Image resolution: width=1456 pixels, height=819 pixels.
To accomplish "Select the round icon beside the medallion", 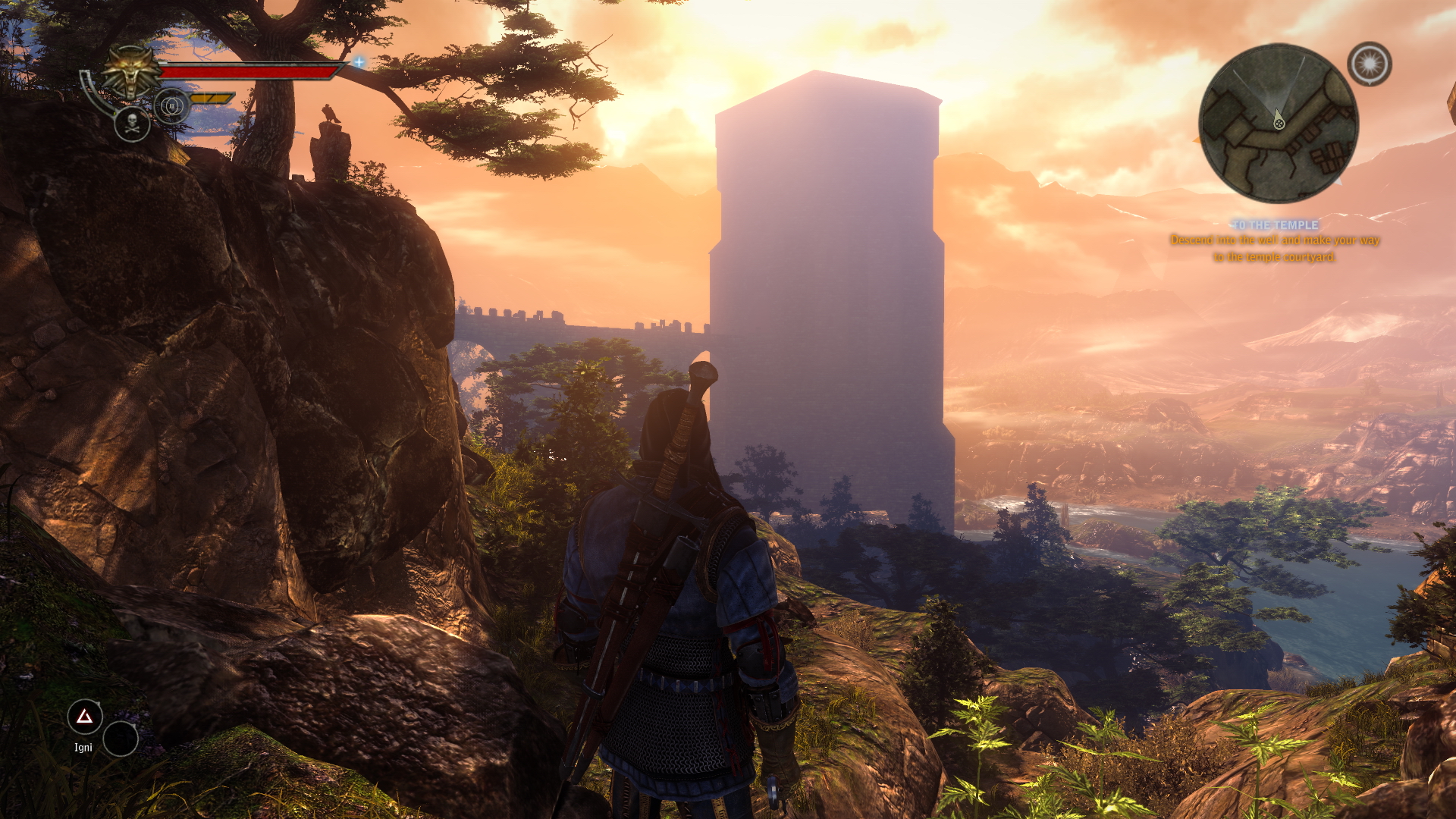I will 171,105.
